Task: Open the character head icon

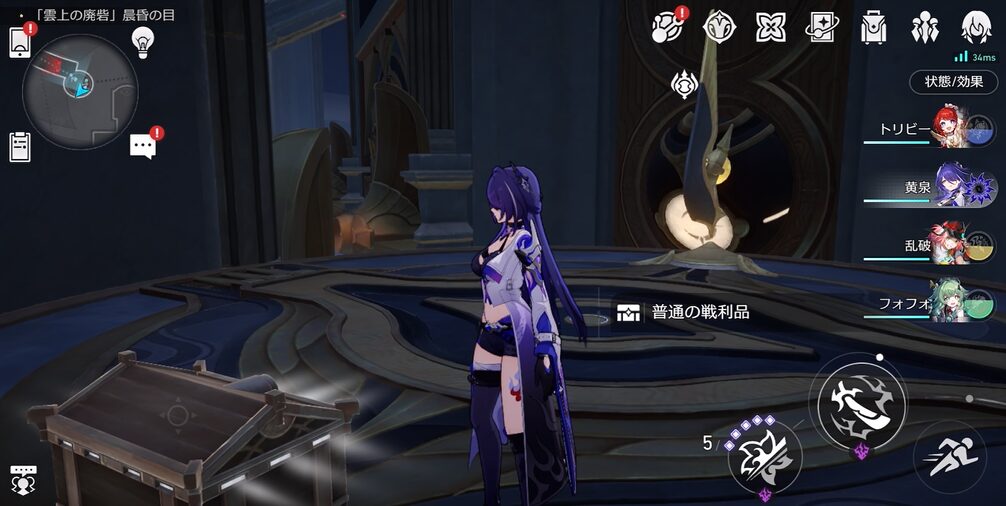Action: pyautogui.click(x=976, y=27)
